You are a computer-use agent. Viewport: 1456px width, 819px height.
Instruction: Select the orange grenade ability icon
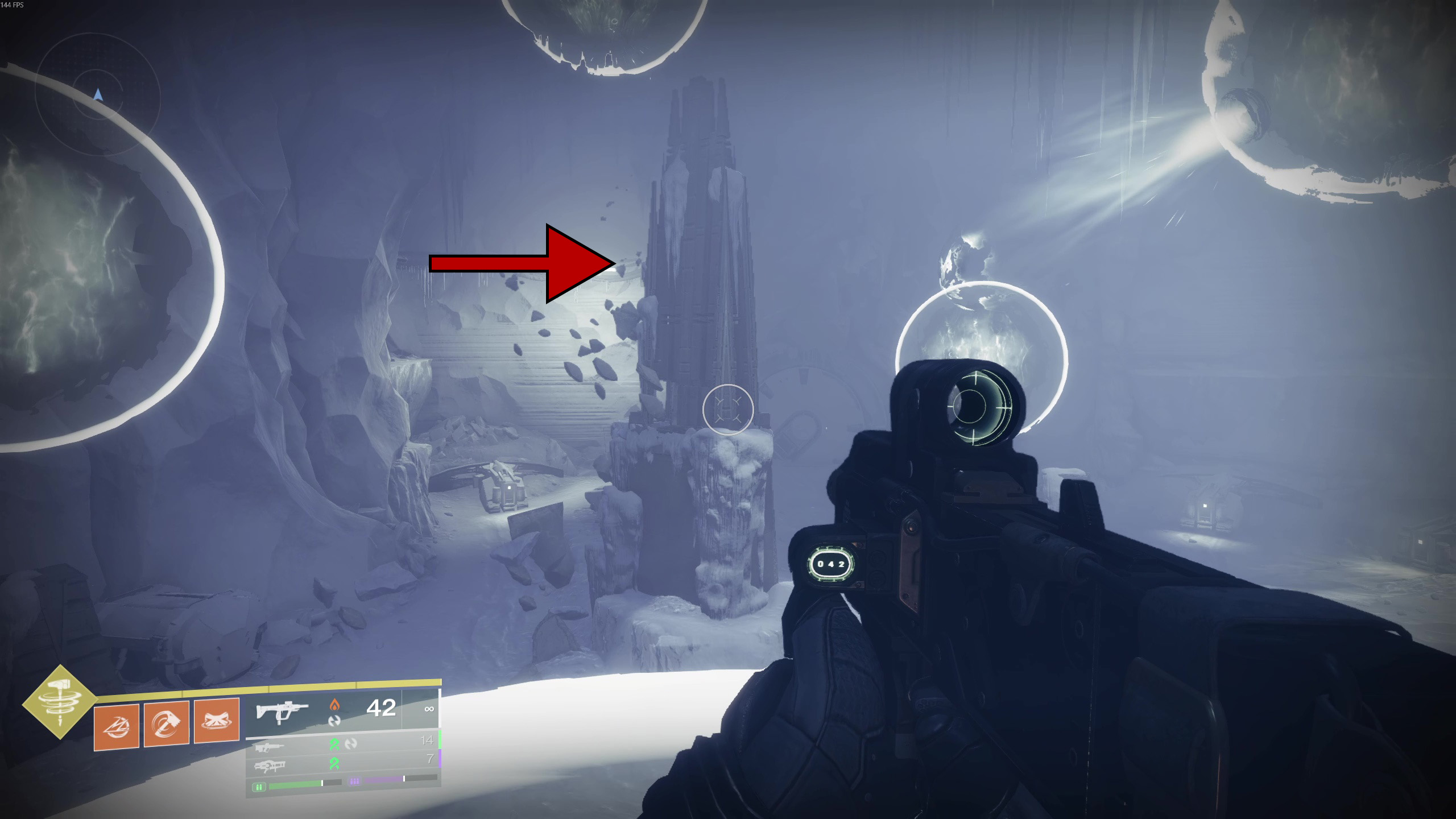pos(117,726)
